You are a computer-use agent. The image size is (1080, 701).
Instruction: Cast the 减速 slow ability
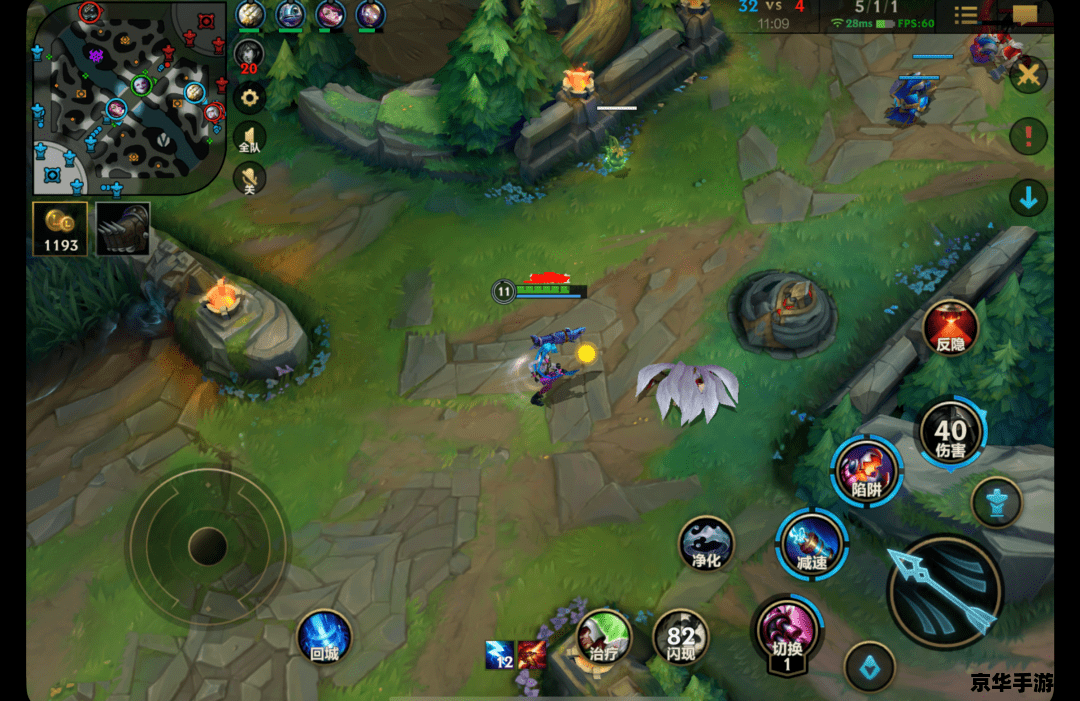point(812,546)
